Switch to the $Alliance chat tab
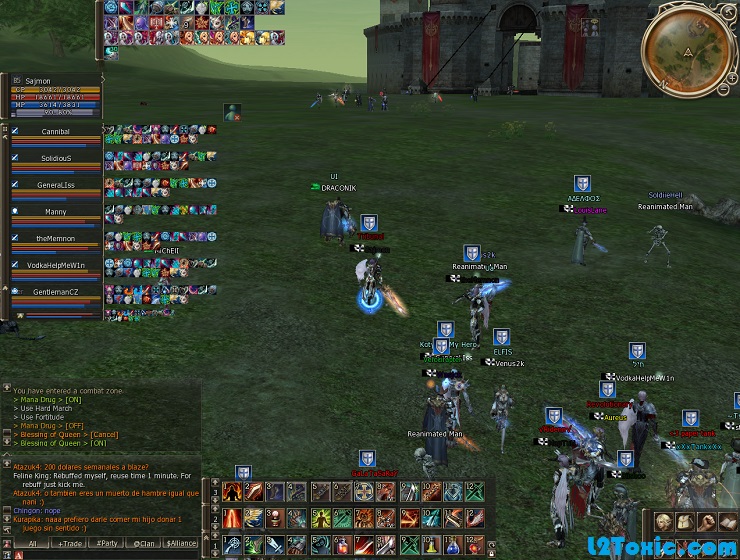 point(182,543)
